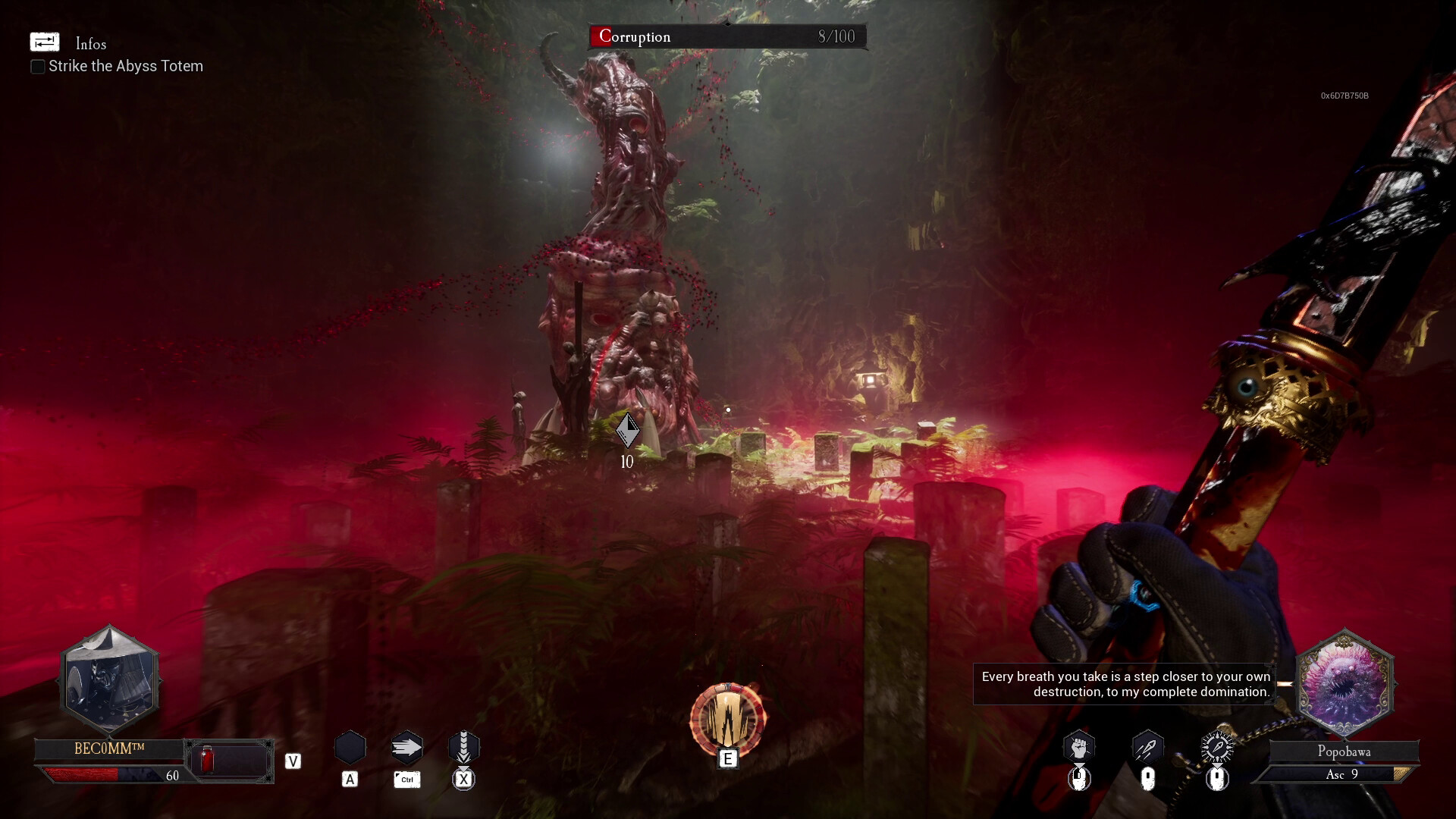The height and width of the screenshot is (819, 1456).
Task: Activate the slide ability bound to X
Action: coord(463,747)
